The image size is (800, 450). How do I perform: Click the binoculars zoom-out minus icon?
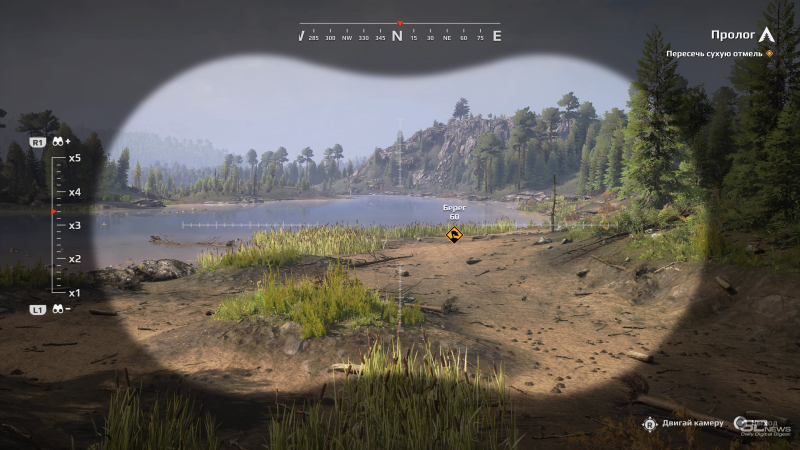[x=61, y=310]
